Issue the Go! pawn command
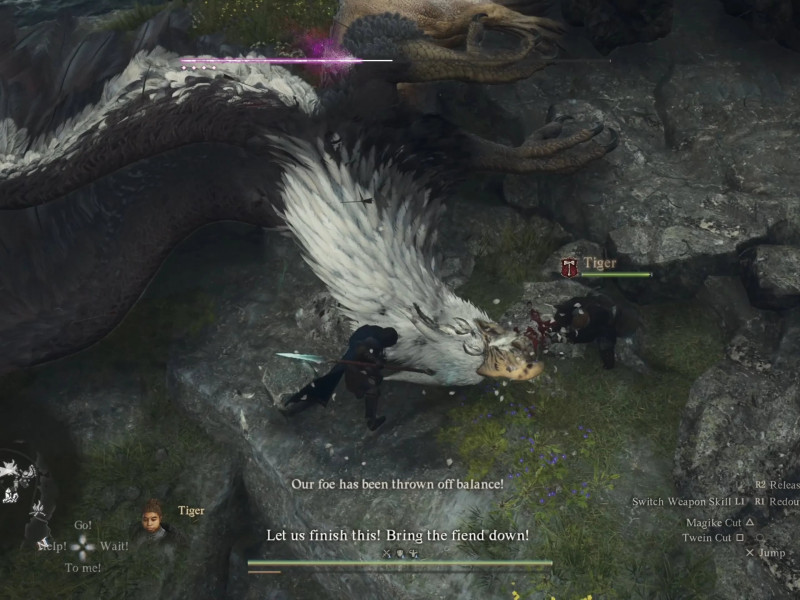This screenshot has width=800, height=600. coord(83,525)
